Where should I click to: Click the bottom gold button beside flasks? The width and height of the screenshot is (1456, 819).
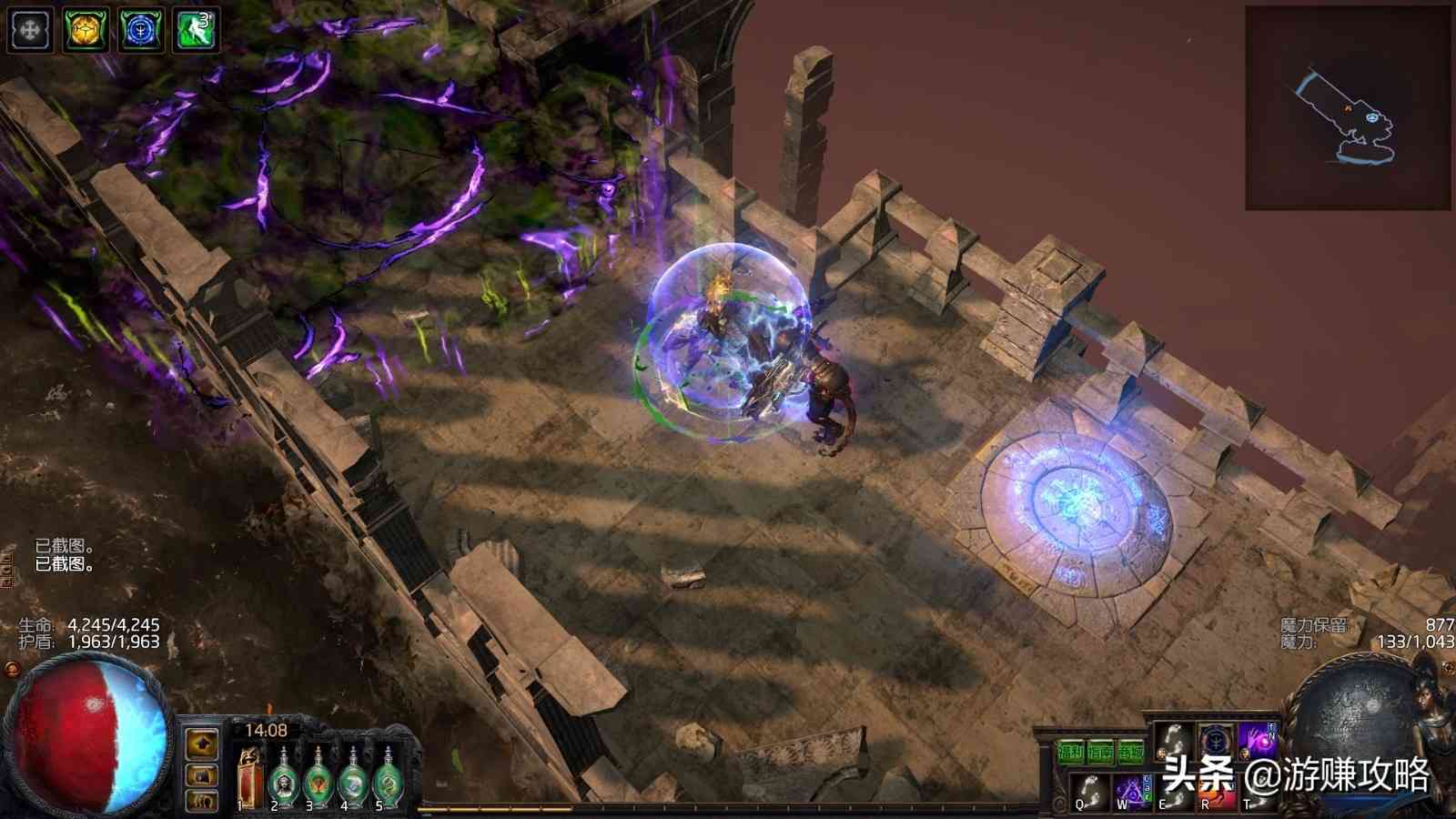[x=202, y=801]
